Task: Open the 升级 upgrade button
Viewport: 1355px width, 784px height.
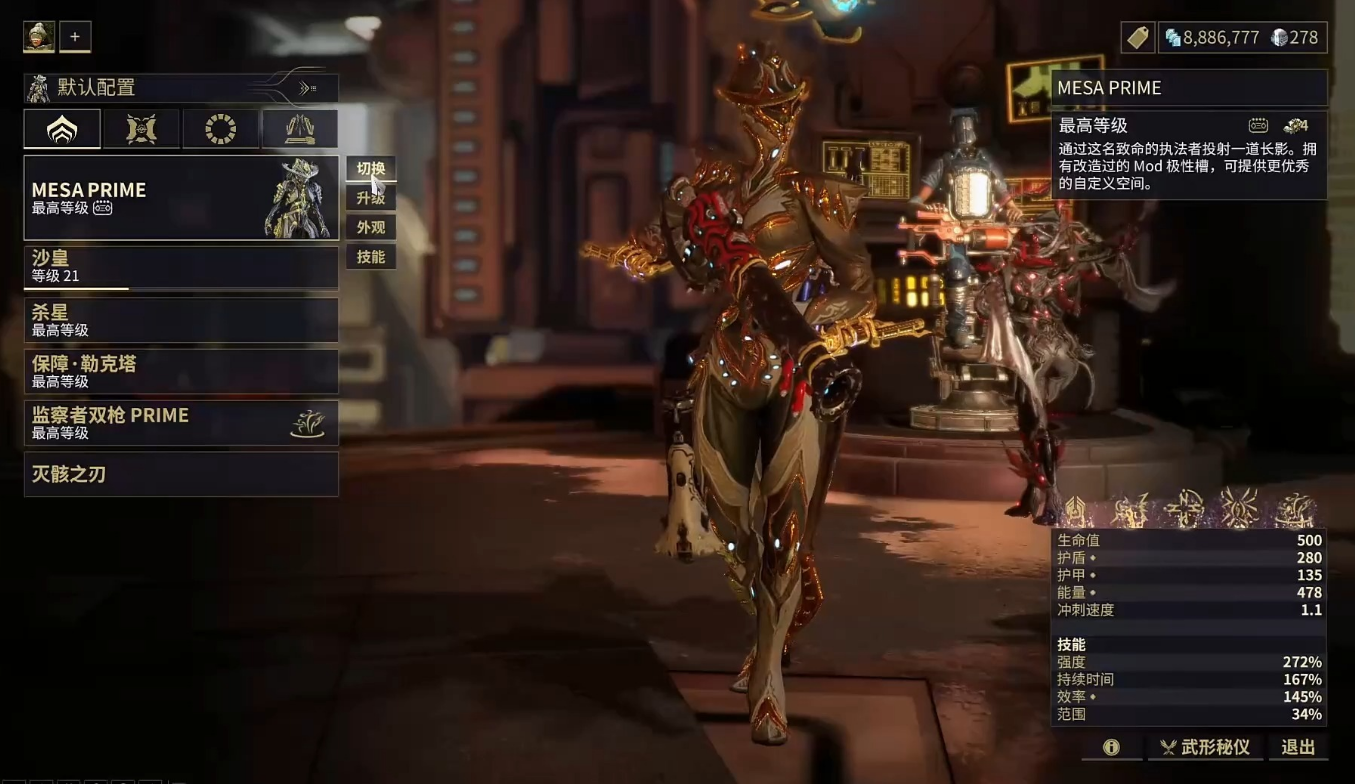Action: pyautogui.click(x=371, y=198)
